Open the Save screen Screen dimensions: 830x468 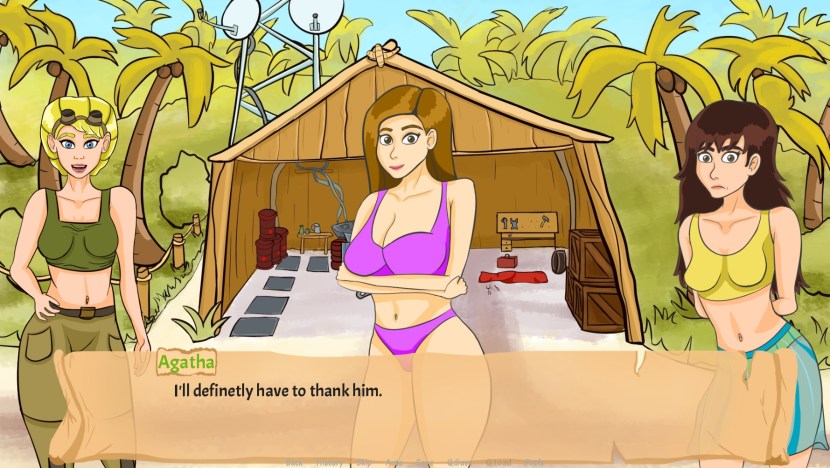[424, 463]
